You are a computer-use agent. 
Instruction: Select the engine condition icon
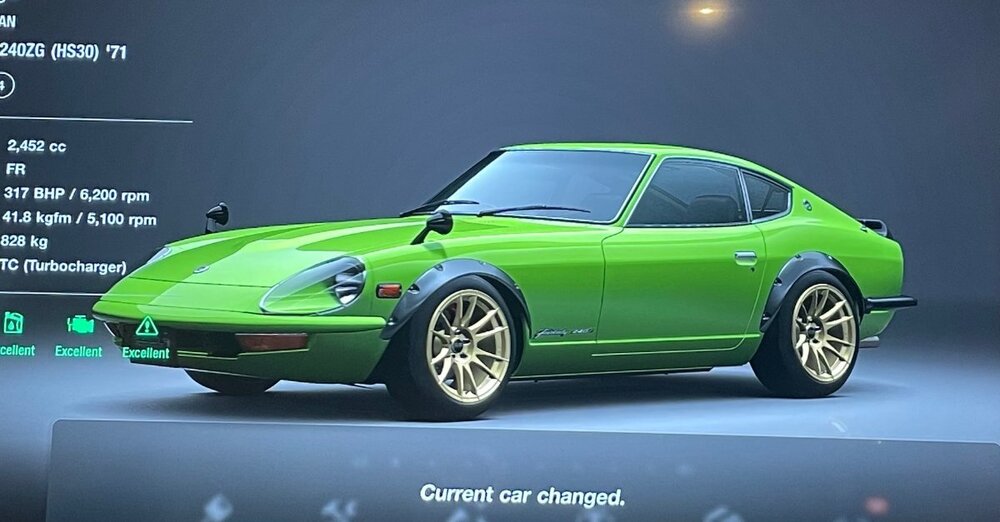click(x=80, y=324)
